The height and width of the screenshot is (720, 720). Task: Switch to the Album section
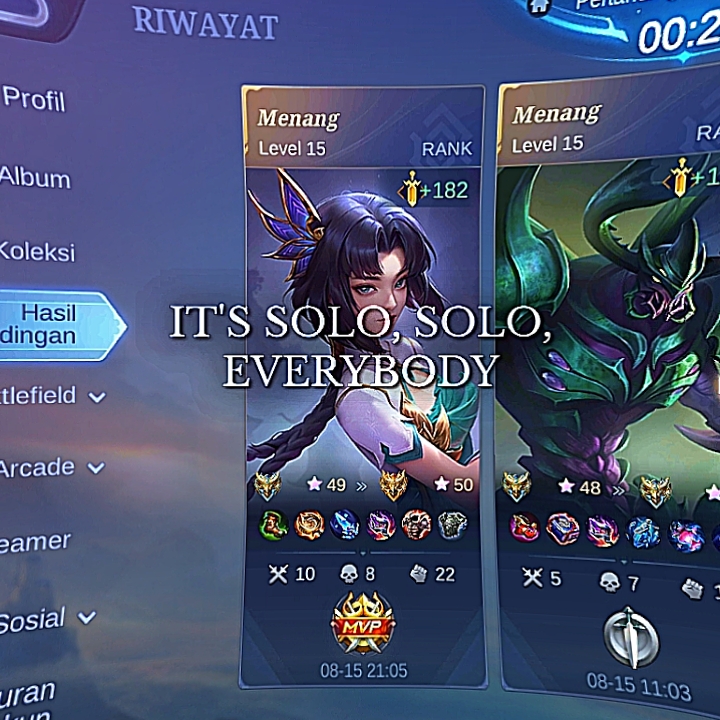(x=35, y=179)
